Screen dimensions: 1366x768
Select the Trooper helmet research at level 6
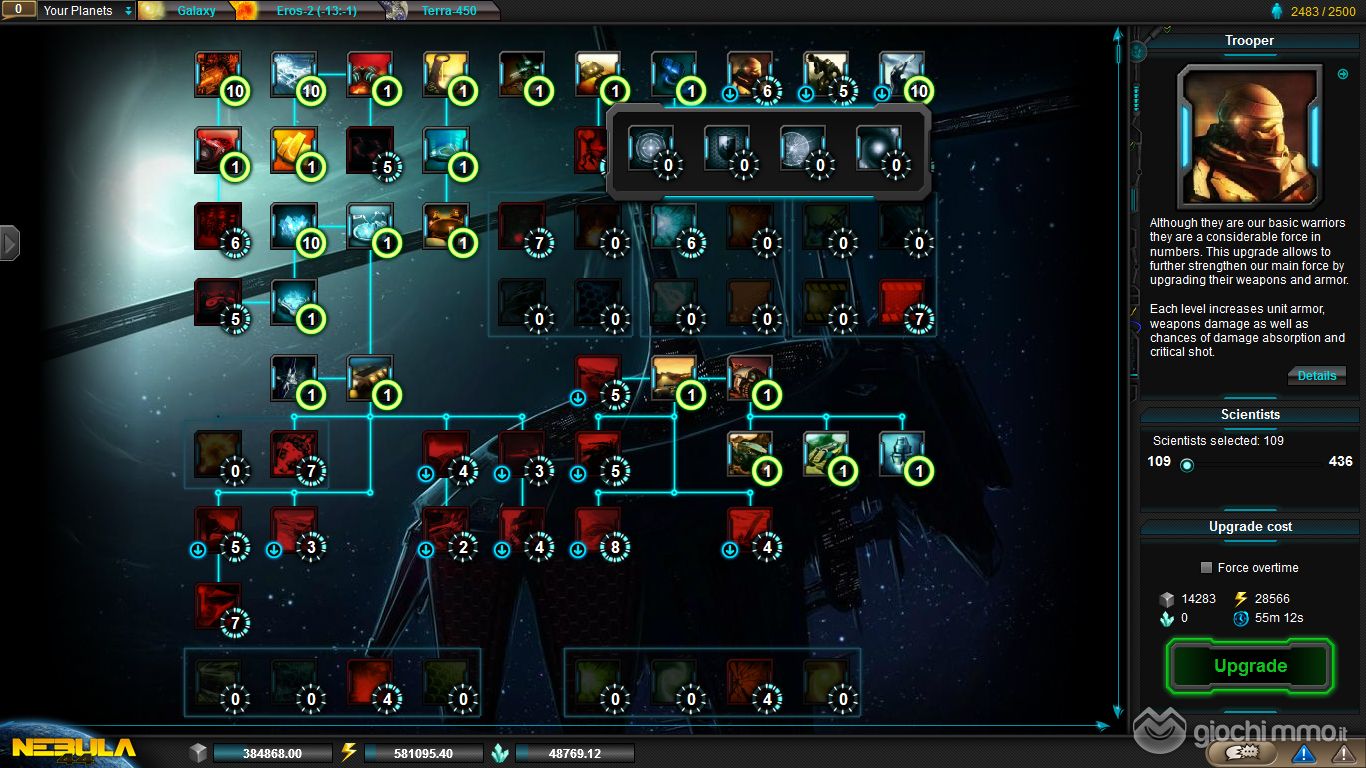[x=750, y=75]
